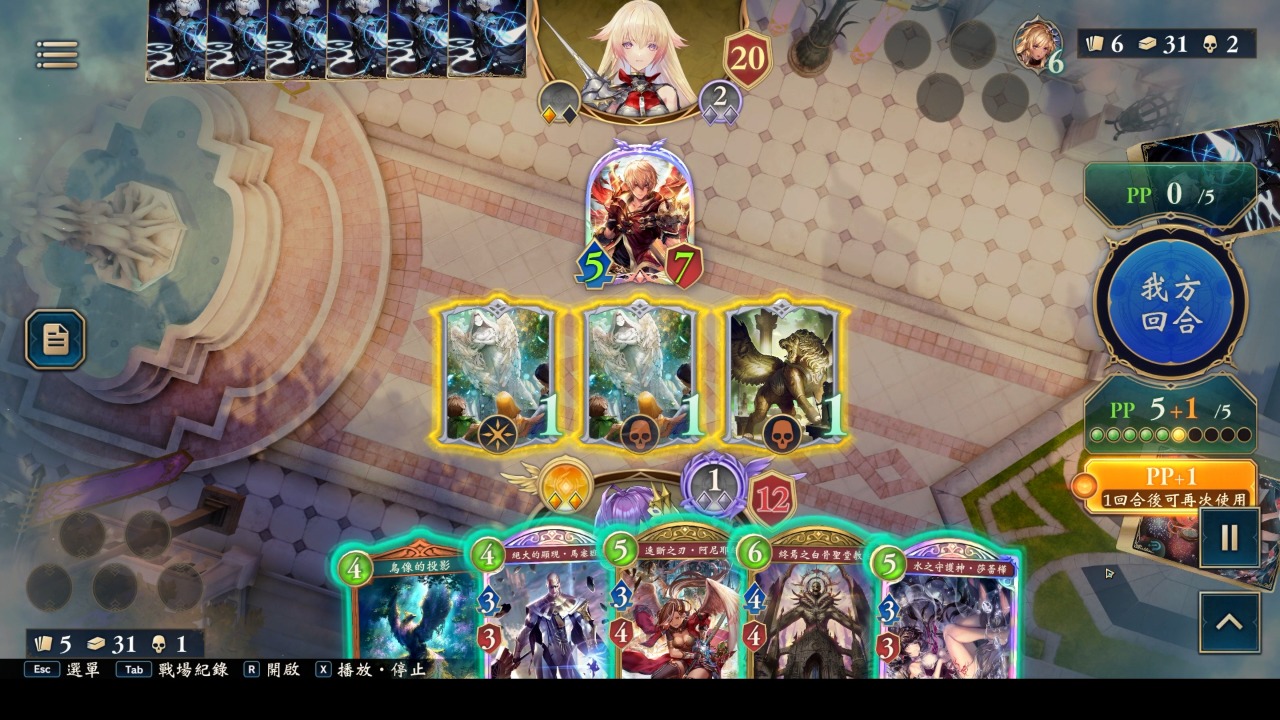
Task: Open the battle log document icon
Action: pyautogui.click(x=55, y=340)
